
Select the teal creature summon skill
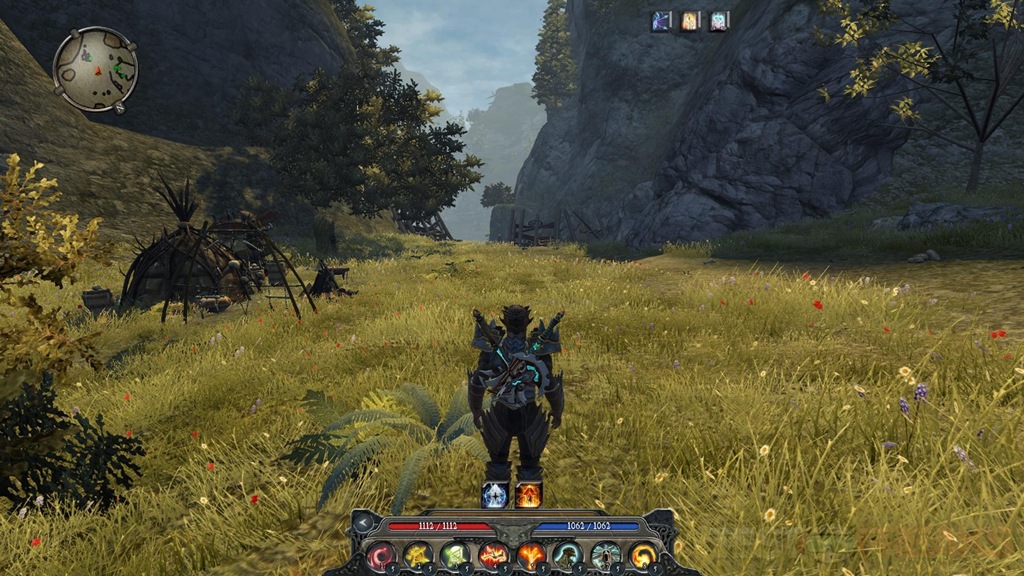[x=568, y=555]
